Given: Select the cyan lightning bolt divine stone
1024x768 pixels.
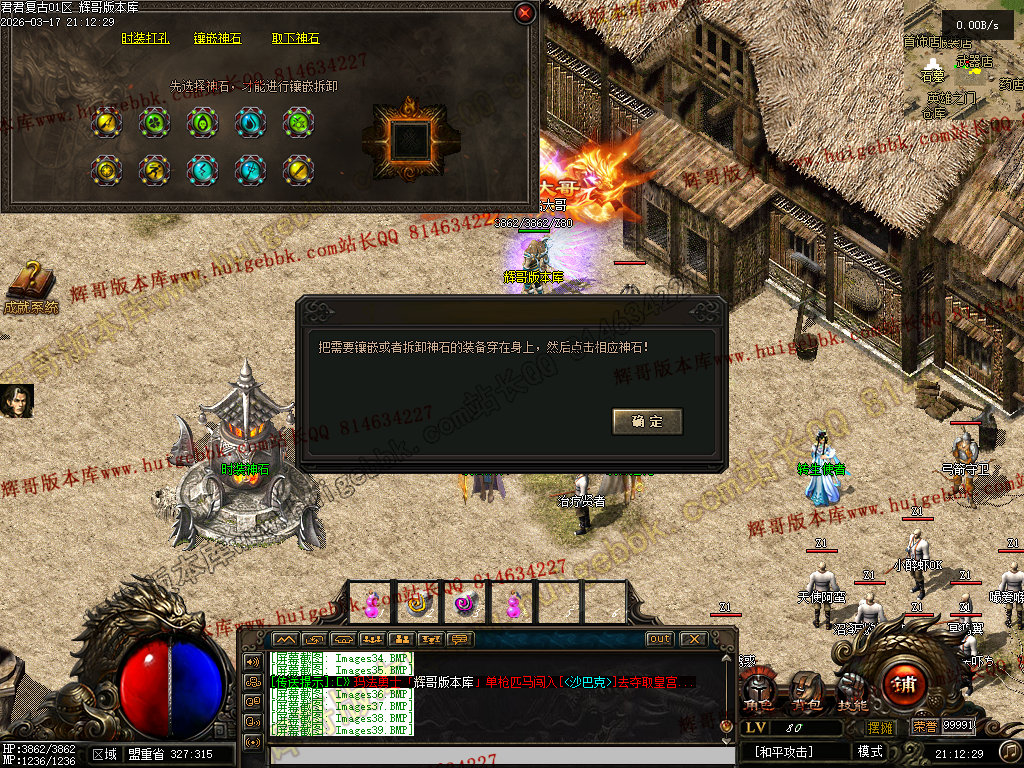Looking at the screenshot, I should click(x=202, y=169).
